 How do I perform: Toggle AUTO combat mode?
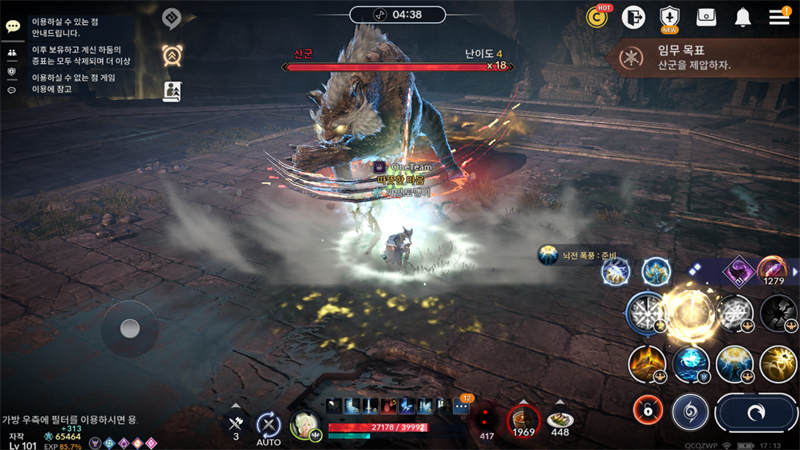[268, 425]
